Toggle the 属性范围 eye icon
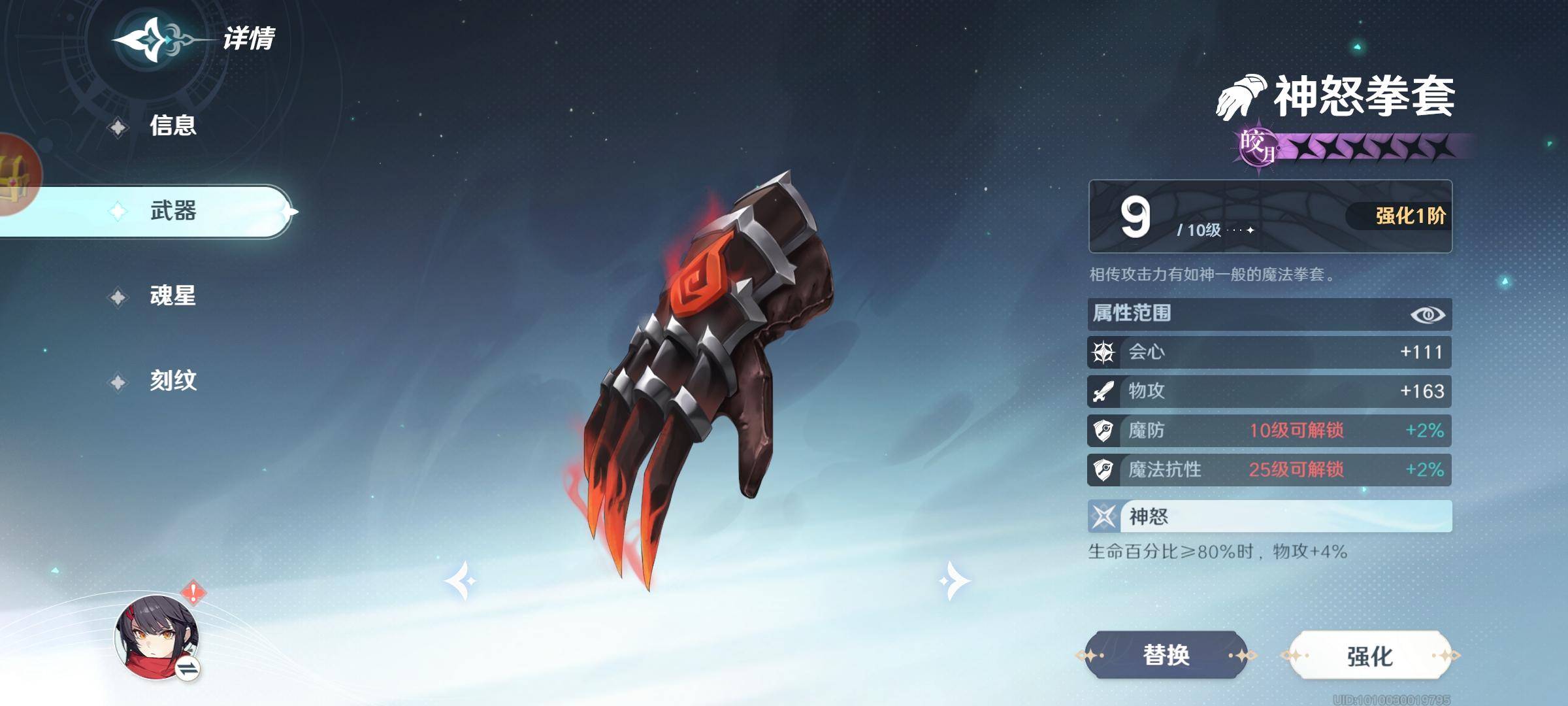Screen dimensions: 1568x706 tap(1428, 314)
